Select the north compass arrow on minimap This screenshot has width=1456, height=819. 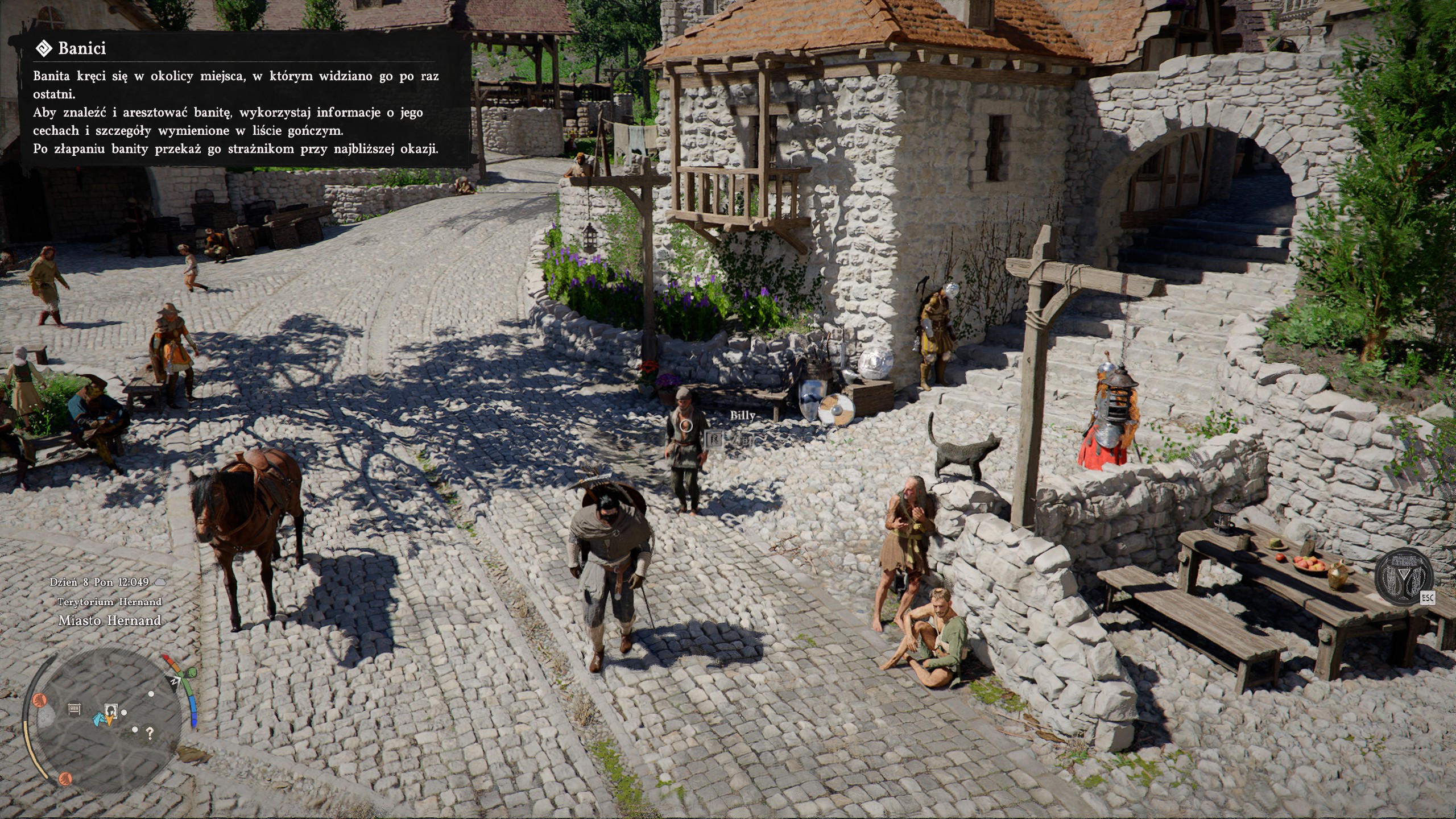pyautogui.click(x=175, y=681)
